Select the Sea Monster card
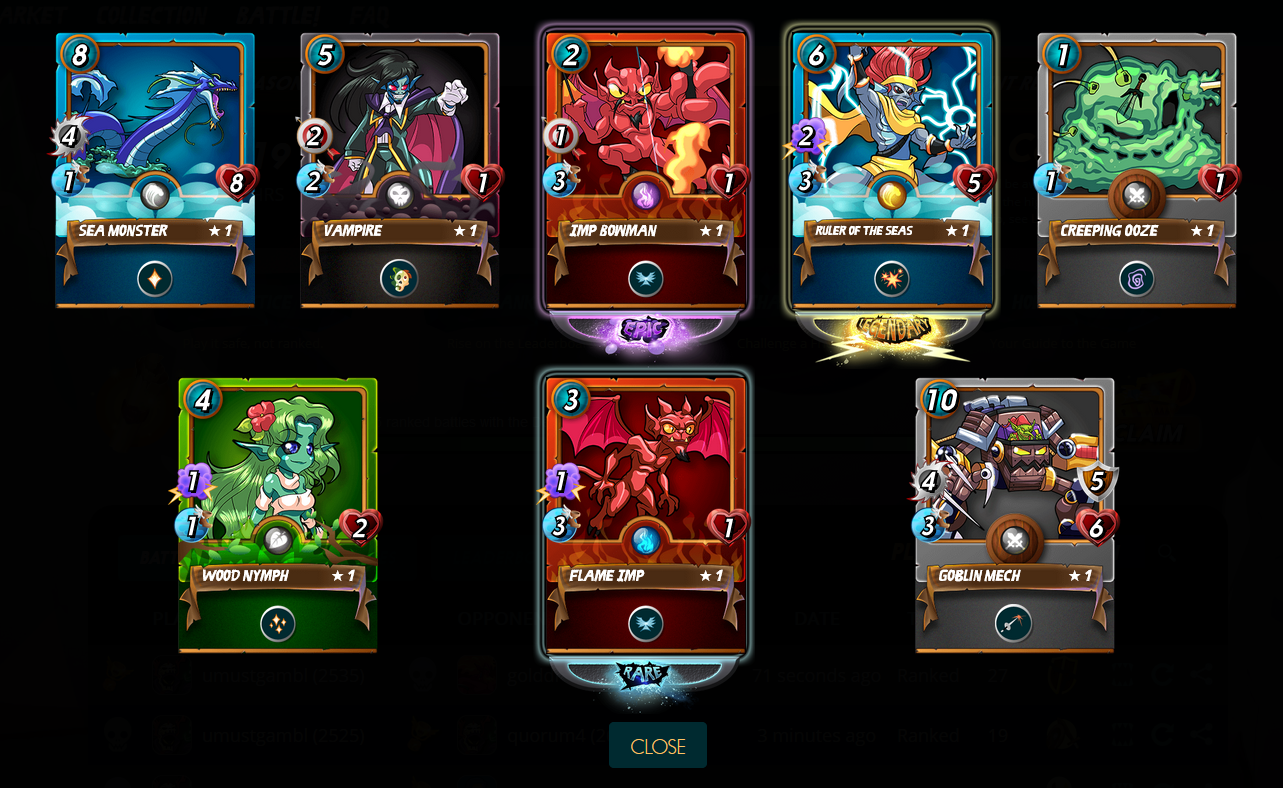Viewport: 1283px width, 788px height. point(155,170)
